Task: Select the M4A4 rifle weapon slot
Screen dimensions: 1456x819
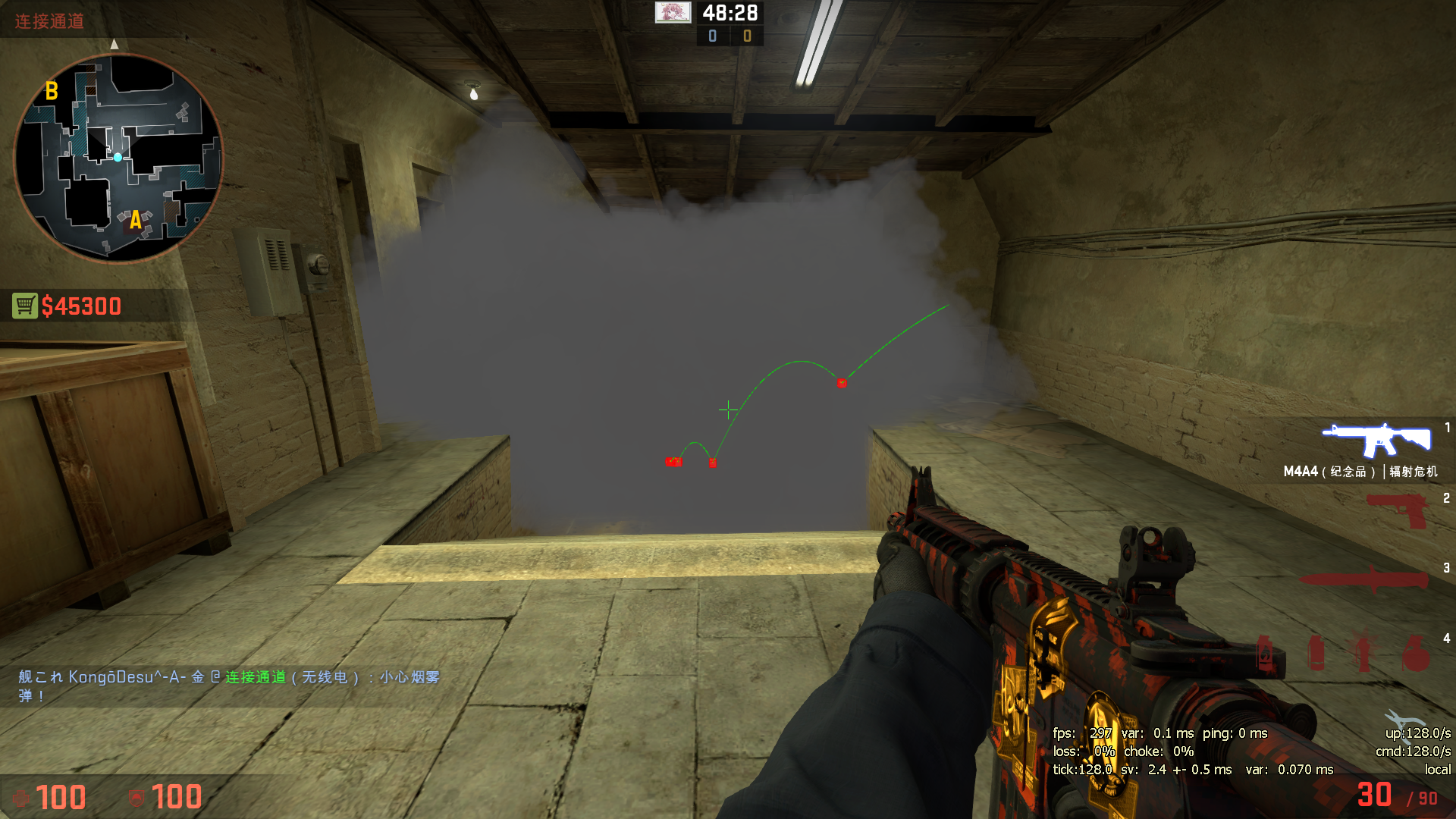Action: point(1376,441)
